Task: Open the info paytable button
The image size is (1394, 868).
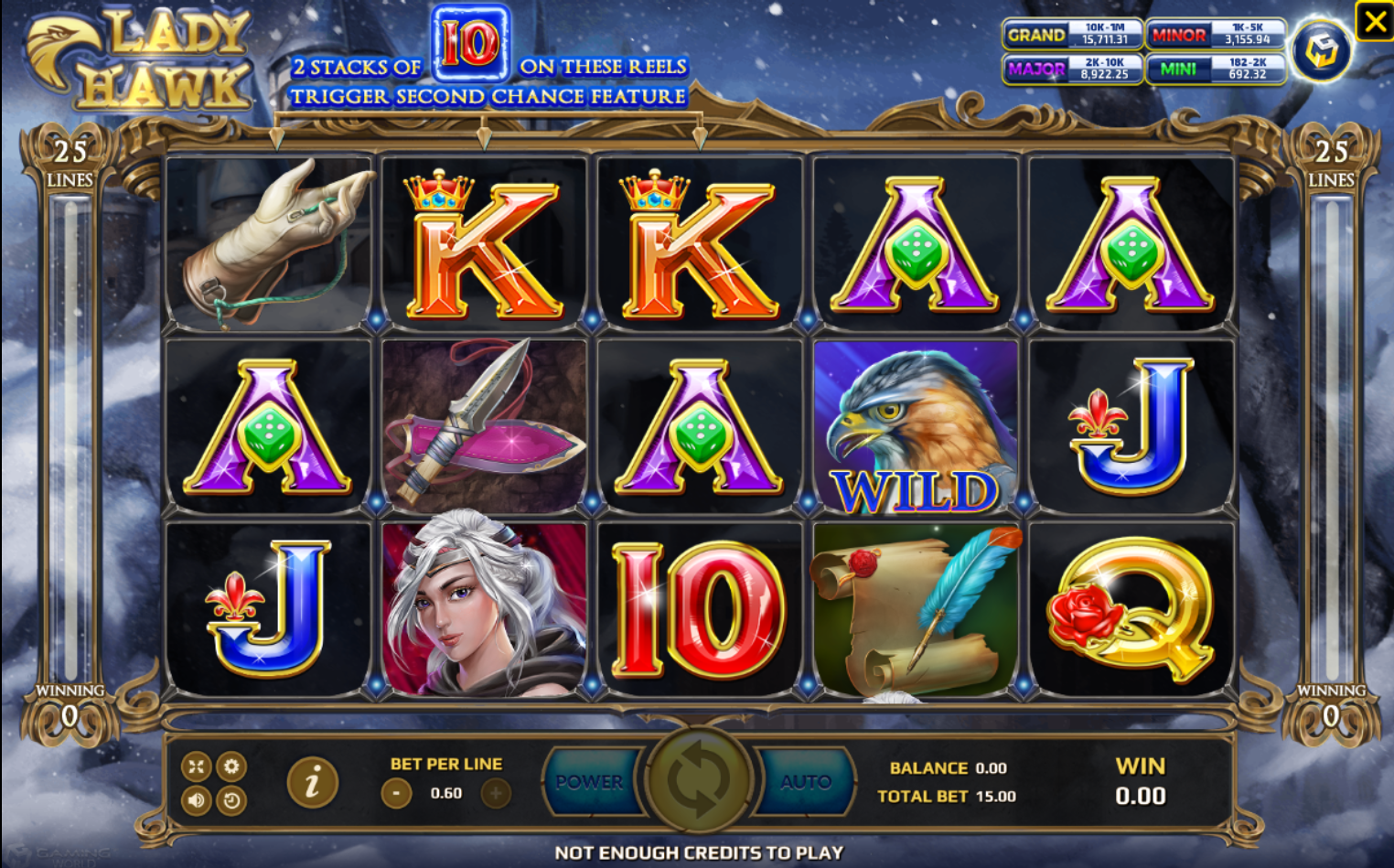Action: (312, 782)
